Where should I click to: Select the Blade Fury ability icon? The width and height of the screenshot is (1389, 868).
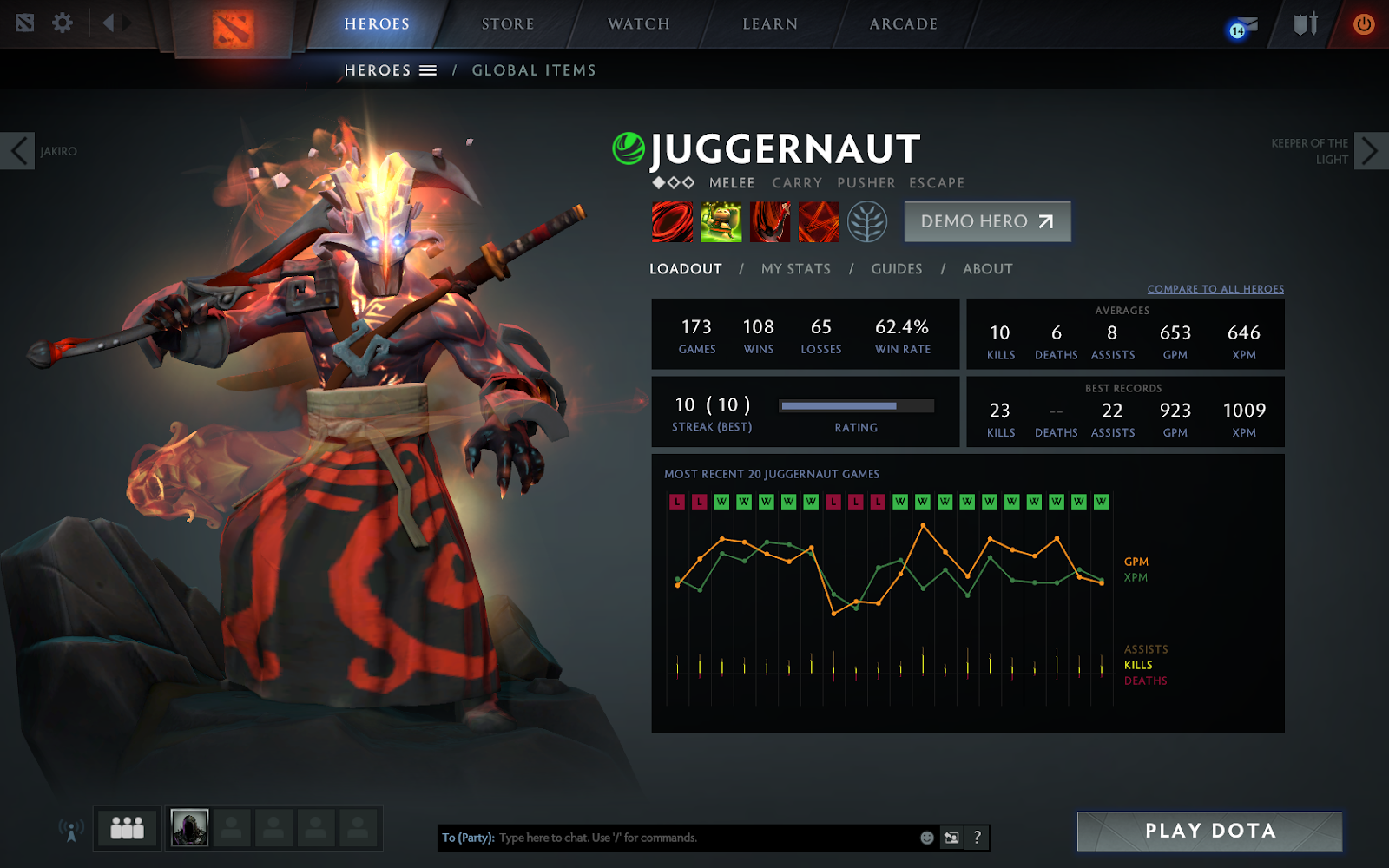(x=673, y=222)
